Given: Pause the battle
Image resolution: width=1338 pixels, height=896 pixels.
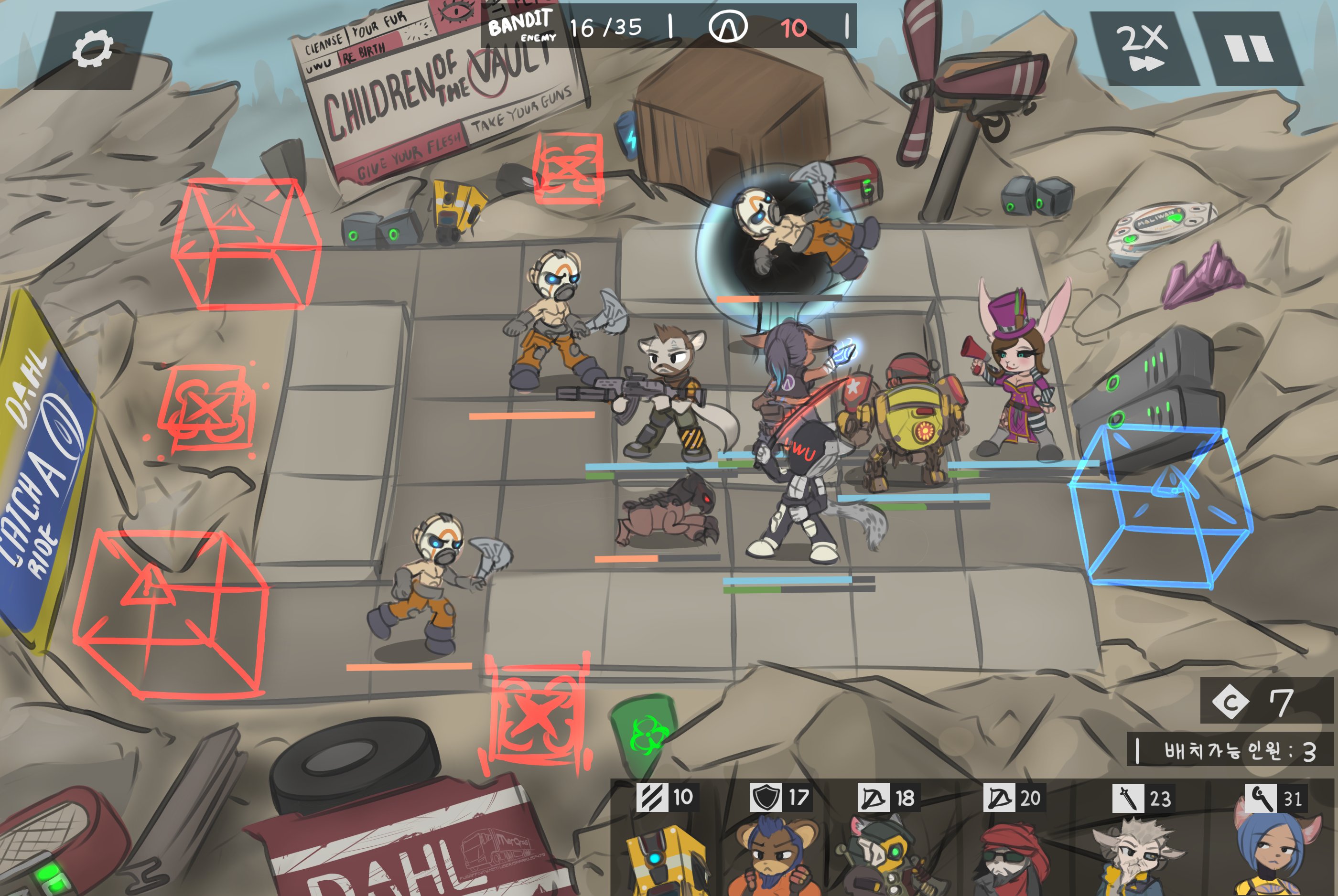Looking at the screenshot, I should coord(1248,49).
